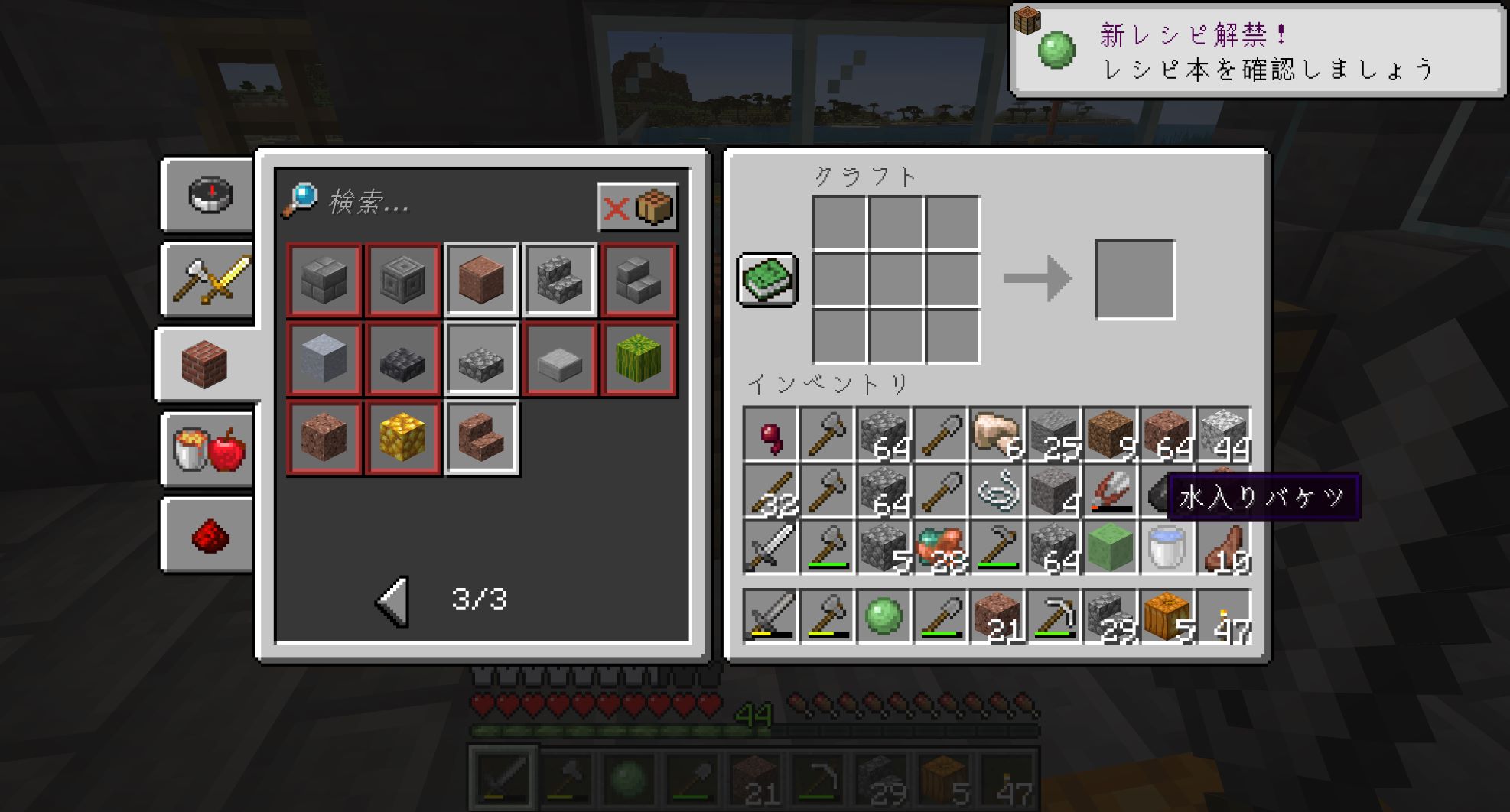Pick up the green slime block
The height and width of the screenshot is (812, 1510).
1110,547
